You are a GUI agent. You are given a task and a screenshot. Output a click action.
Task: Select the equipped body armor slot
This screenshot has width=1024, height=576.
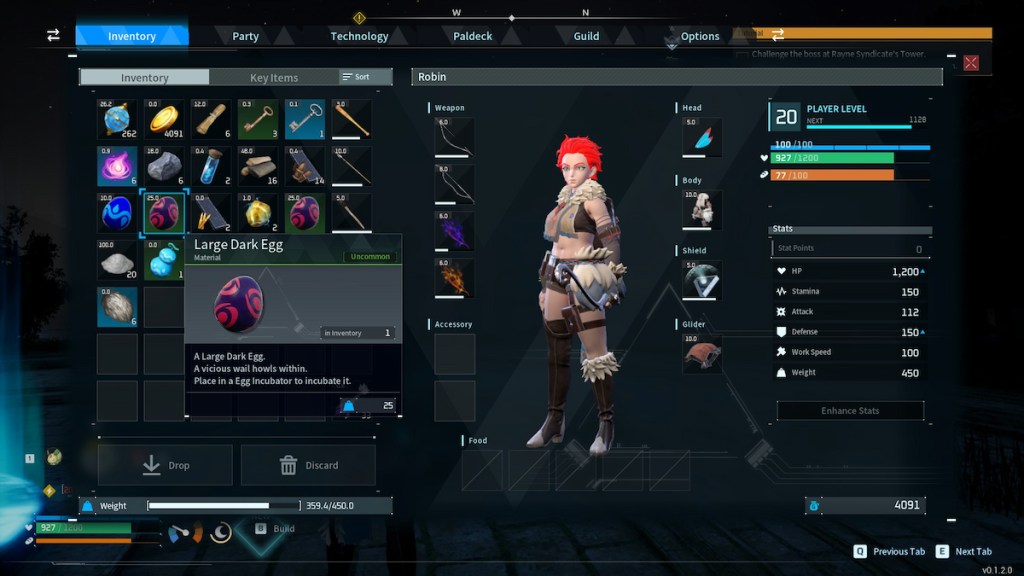tap(701, 210)
